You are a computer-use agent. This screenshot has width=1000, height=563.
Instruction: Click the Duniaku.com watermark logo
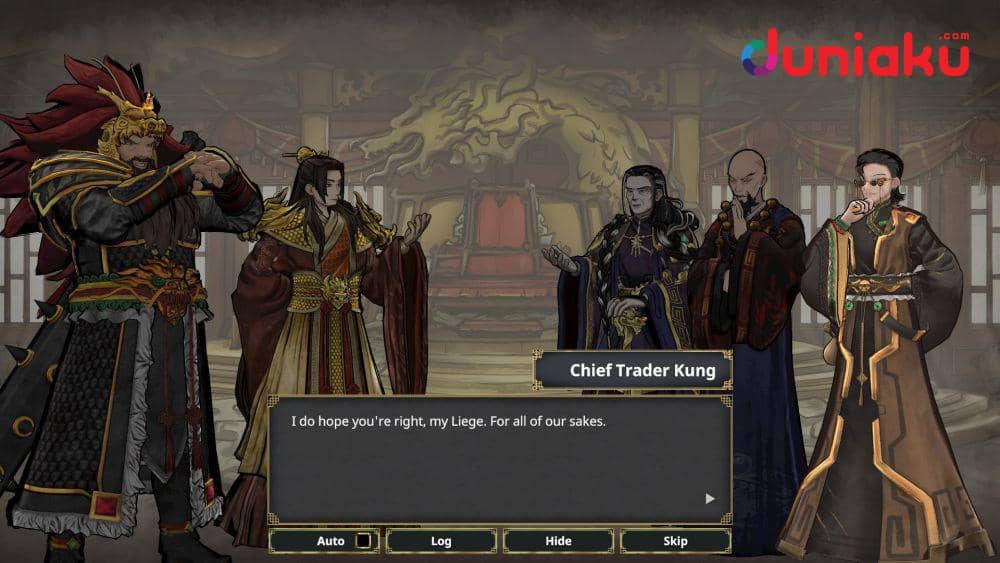tap(855, 54)
